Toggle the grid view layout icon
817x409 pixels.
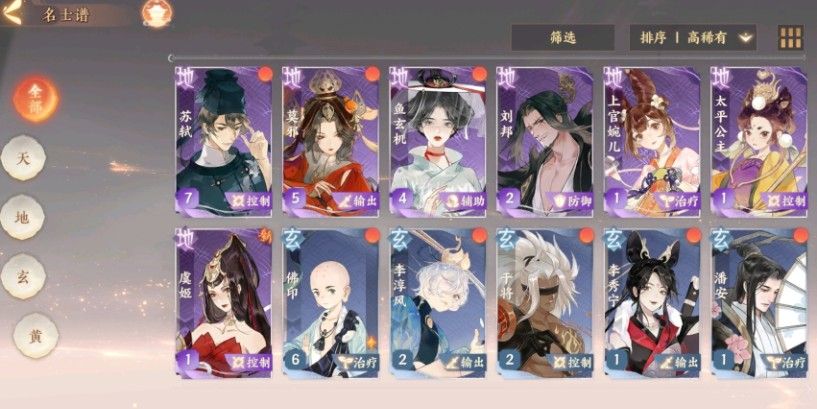pyautogui.click(x=791, y=38)
